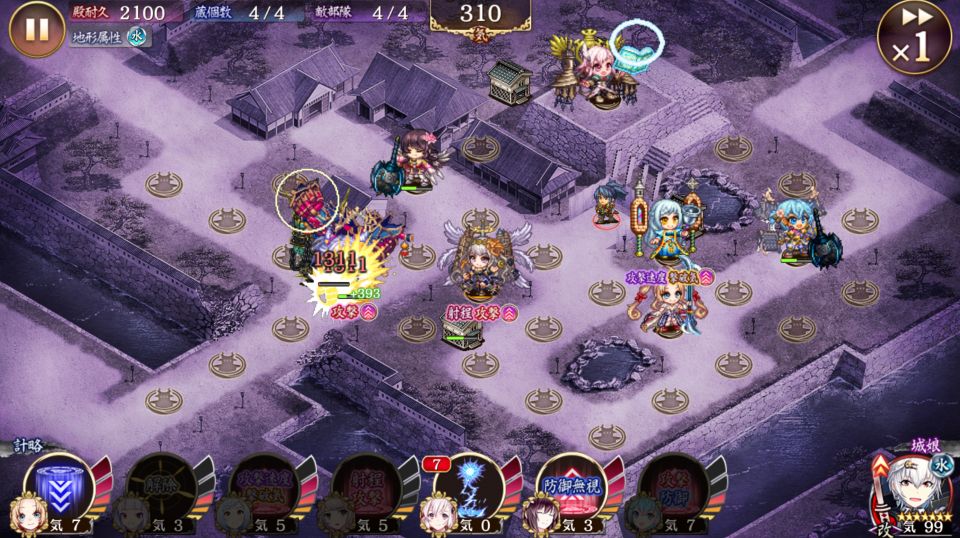Pause the battle

pos(37,29)
